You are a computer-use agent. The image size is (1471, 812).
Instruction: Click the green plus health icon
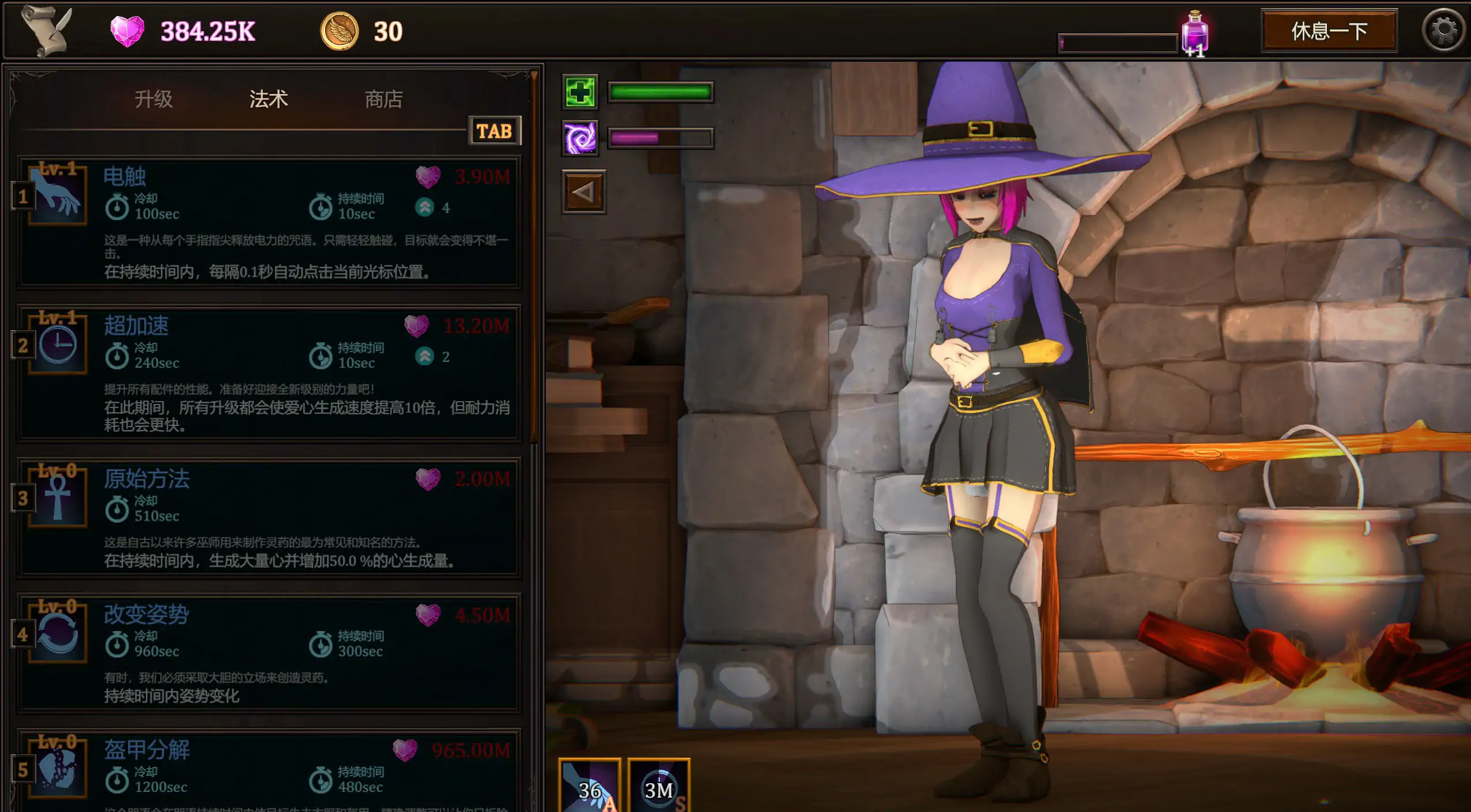coord(581,92)
